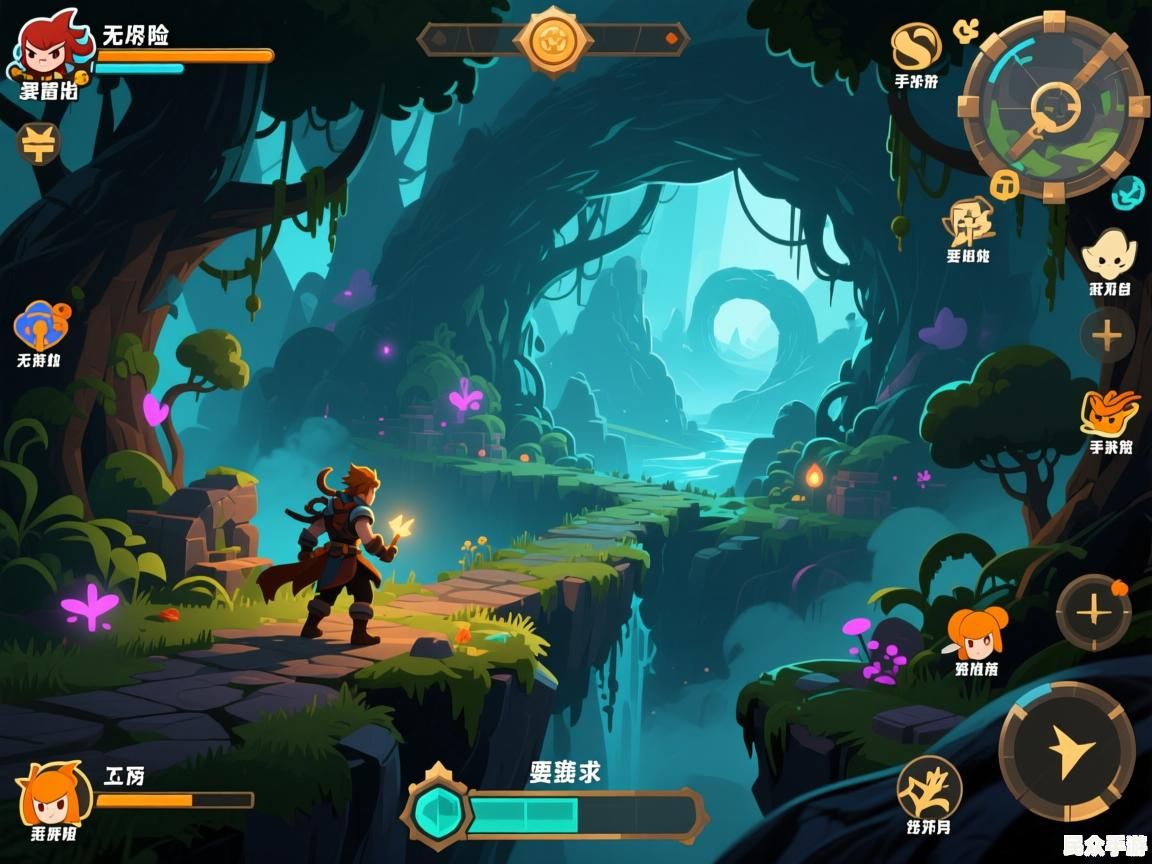Click the small plus button under the mask

click(1107, 335)
